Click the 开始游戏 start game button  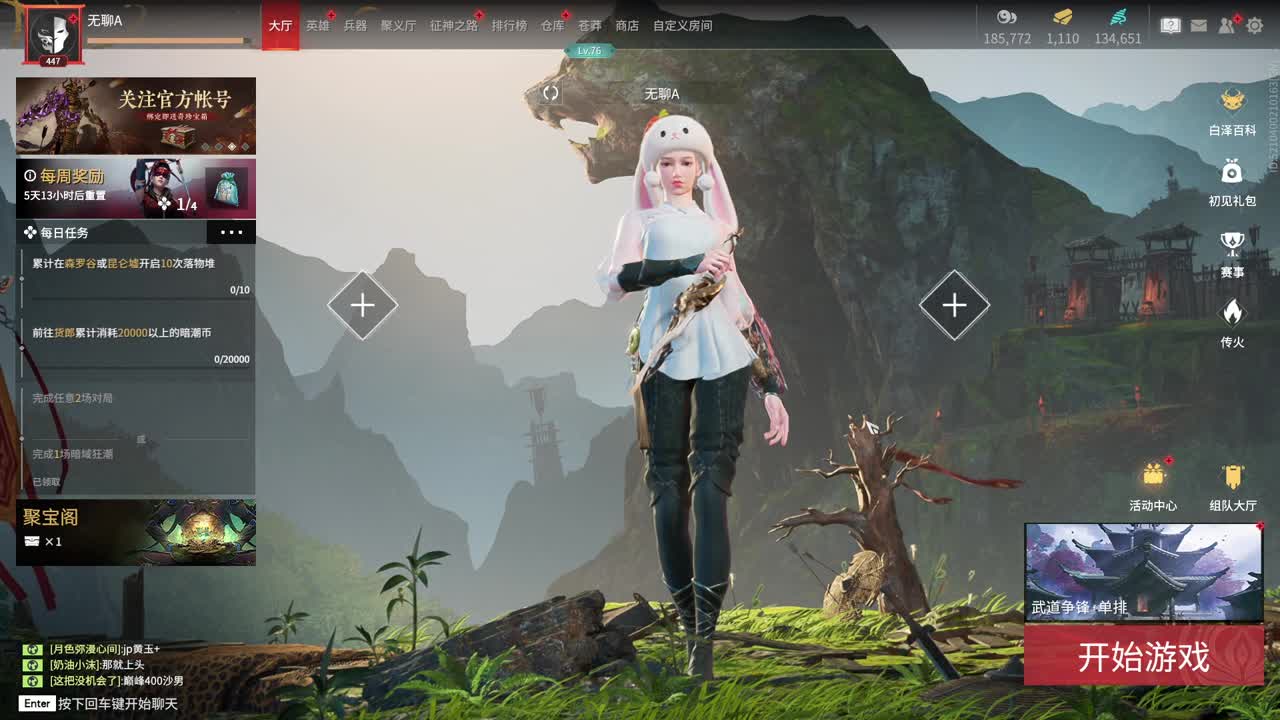click(1143, 657)
